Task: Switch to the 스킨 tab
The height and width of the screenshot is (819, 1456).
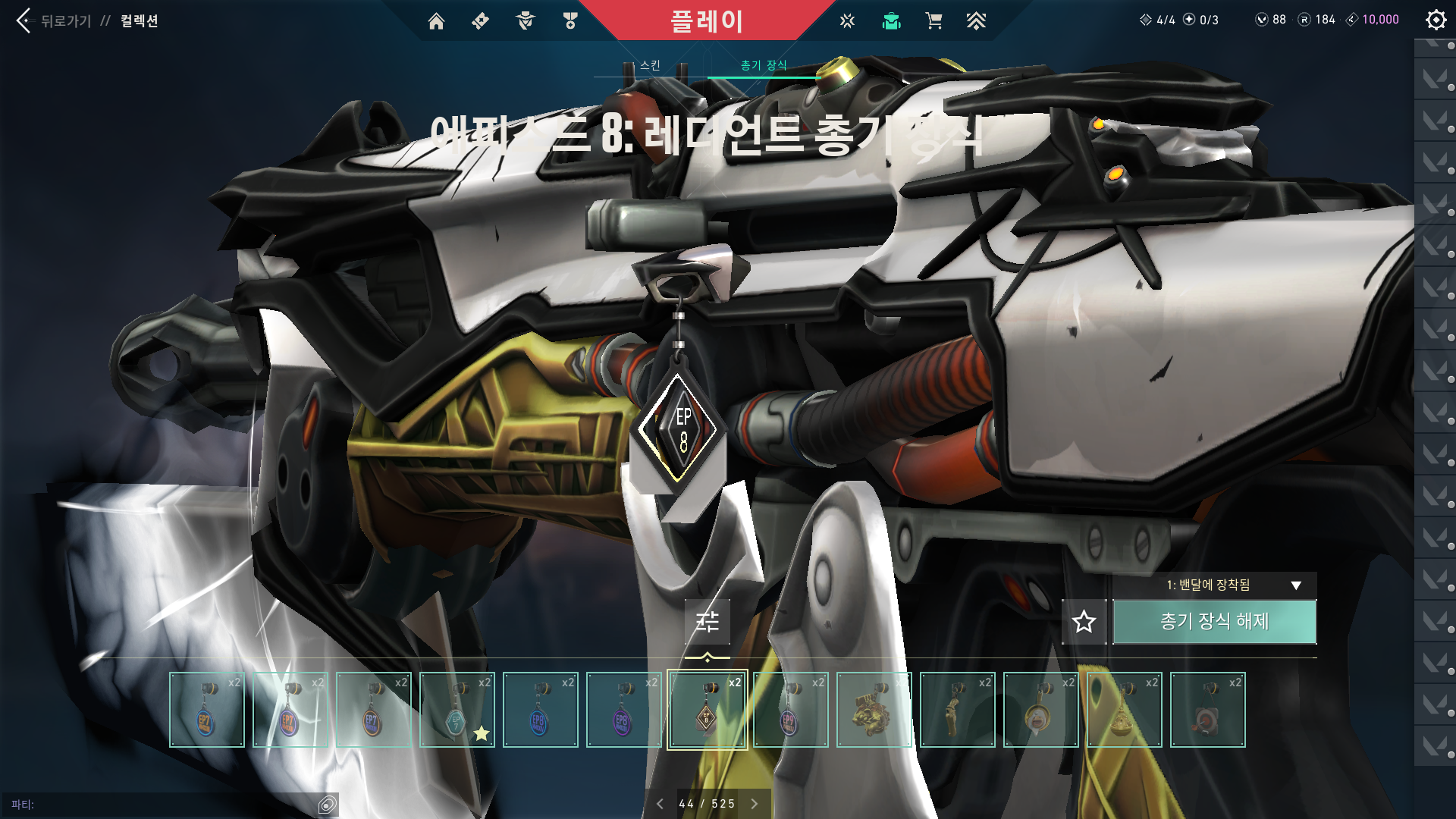Action: click(650, 65)
